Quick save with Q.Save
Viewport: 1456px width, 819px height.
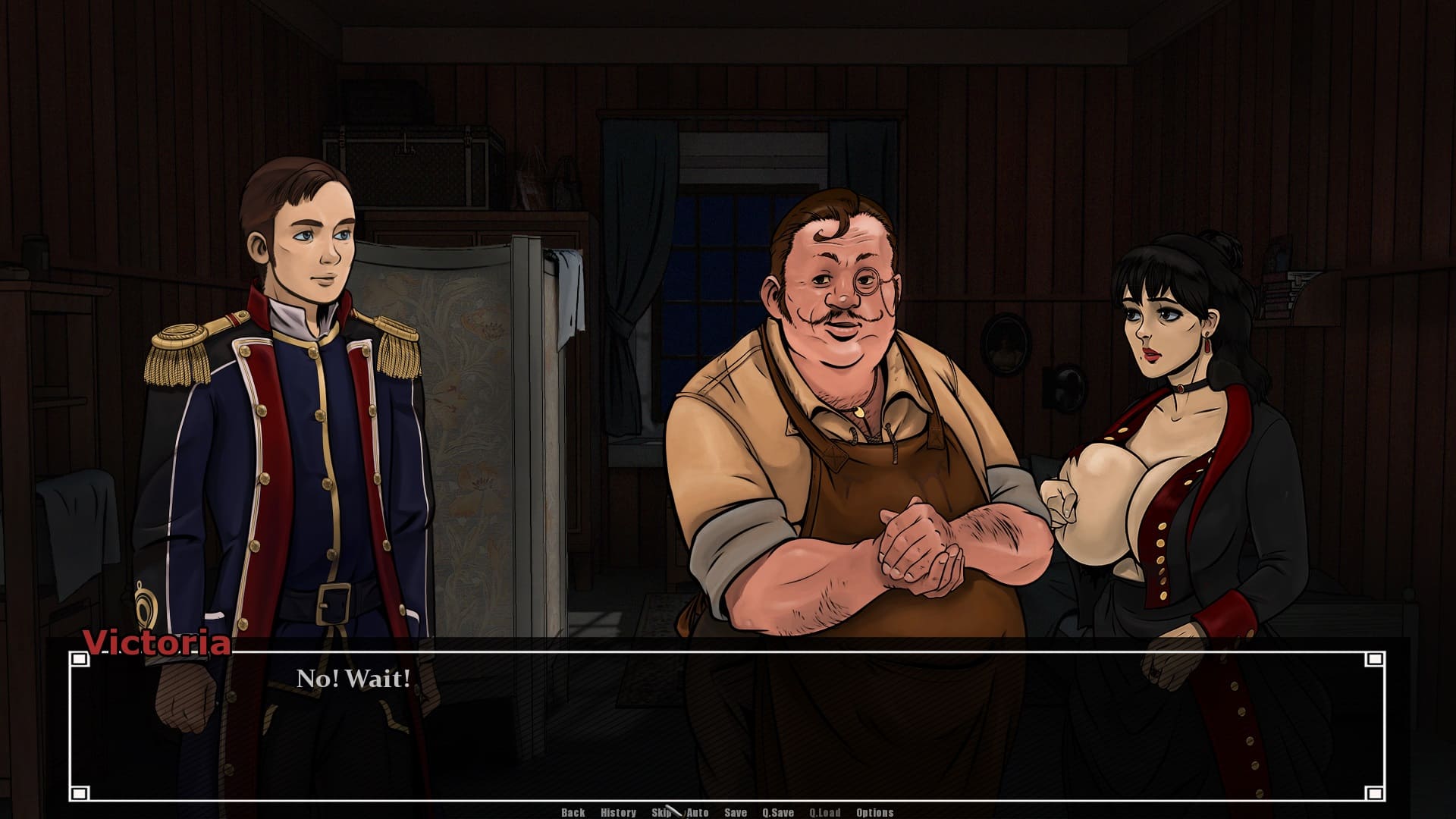coord(778,812)
